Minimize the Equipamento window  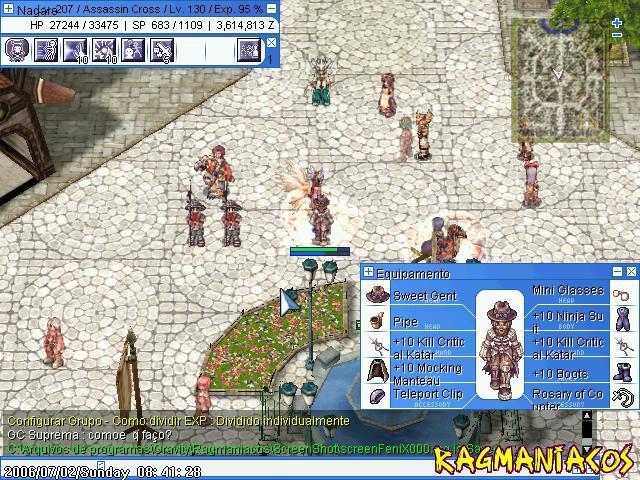tap(619, 272)
